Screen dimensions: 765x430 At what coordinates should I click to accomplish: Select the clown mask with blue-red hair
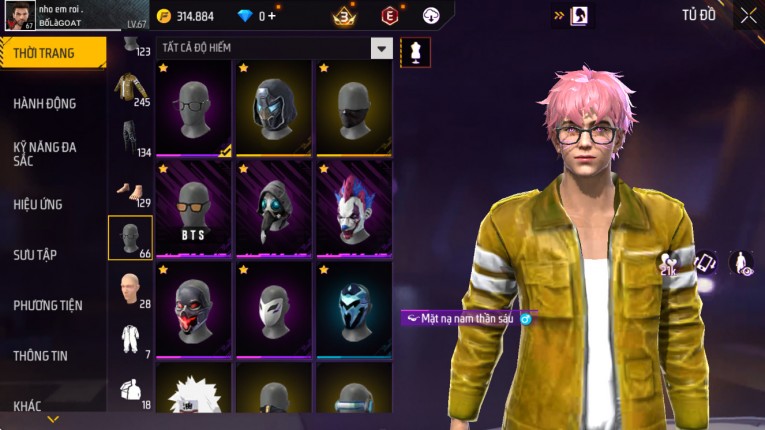(x=354, y=208)
